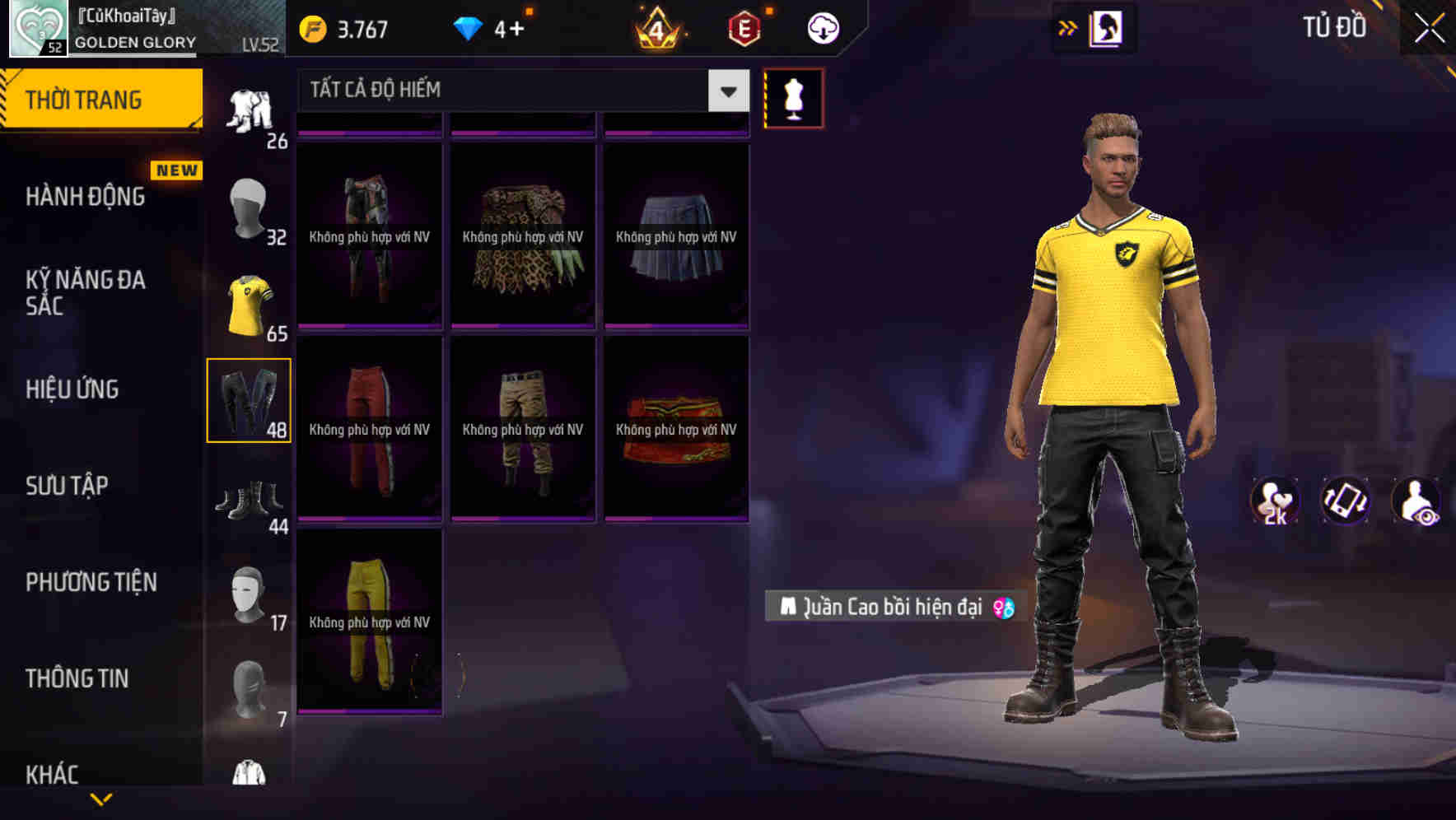Click the 2k likes button
The width and height of the screenshot is (1456, 820).
1275,502
